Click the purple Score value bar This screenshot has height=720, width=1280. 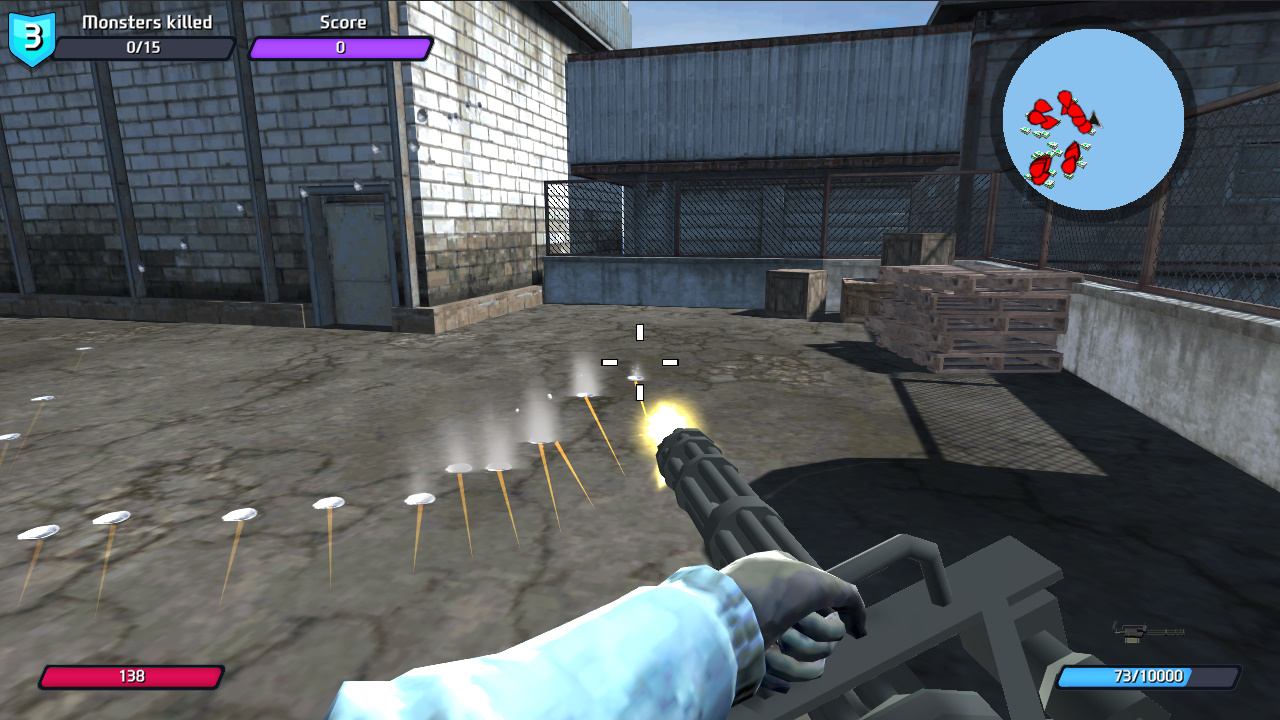point(340,47)
